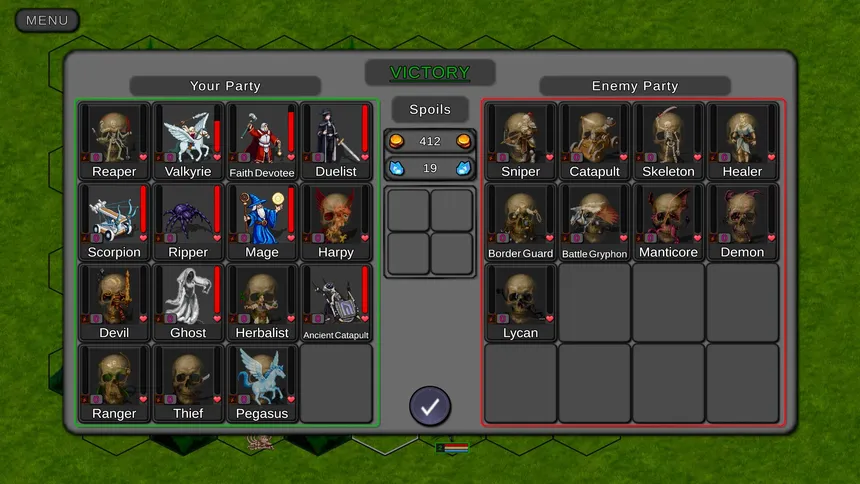Choose the Faith Devotee unit card
This screenshot has width=860, height=484.
tap(262, 141)
